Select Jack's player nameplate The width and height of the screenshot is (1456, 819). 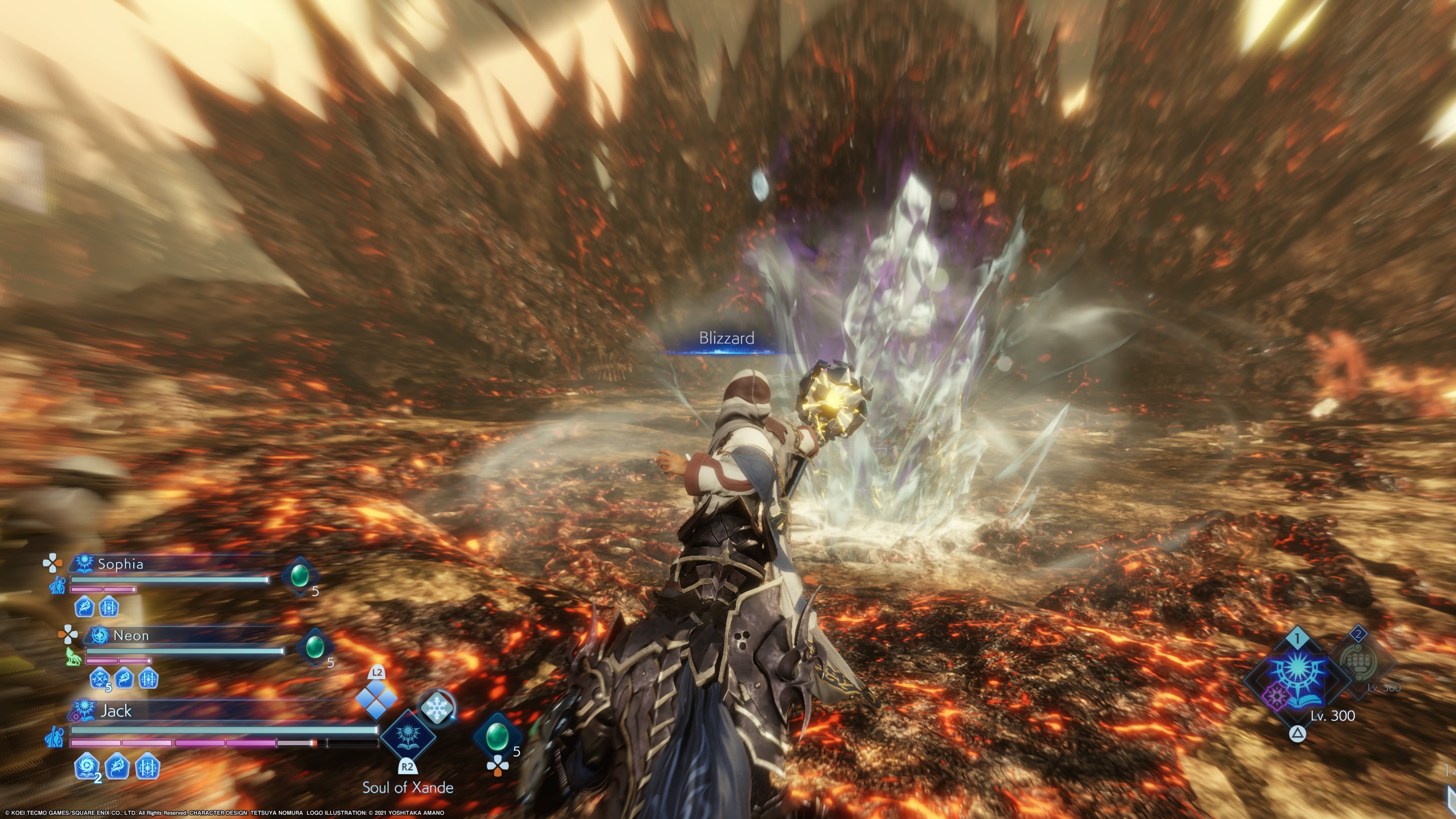click(116, 711)
